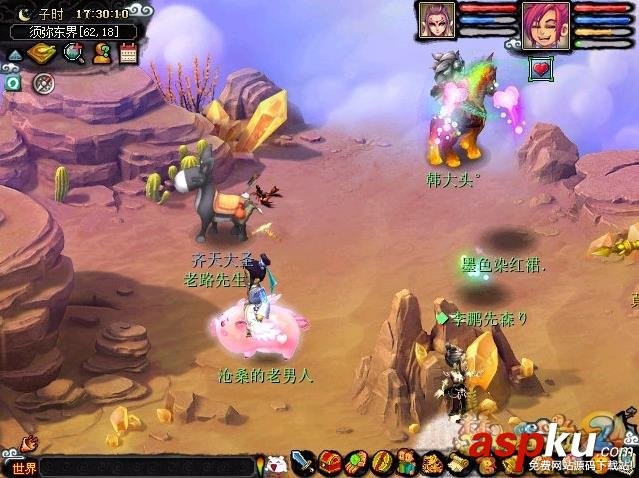The image size is (639, 478).
Task: Select the grey pet portrait at top
Action: click(437, 20)
